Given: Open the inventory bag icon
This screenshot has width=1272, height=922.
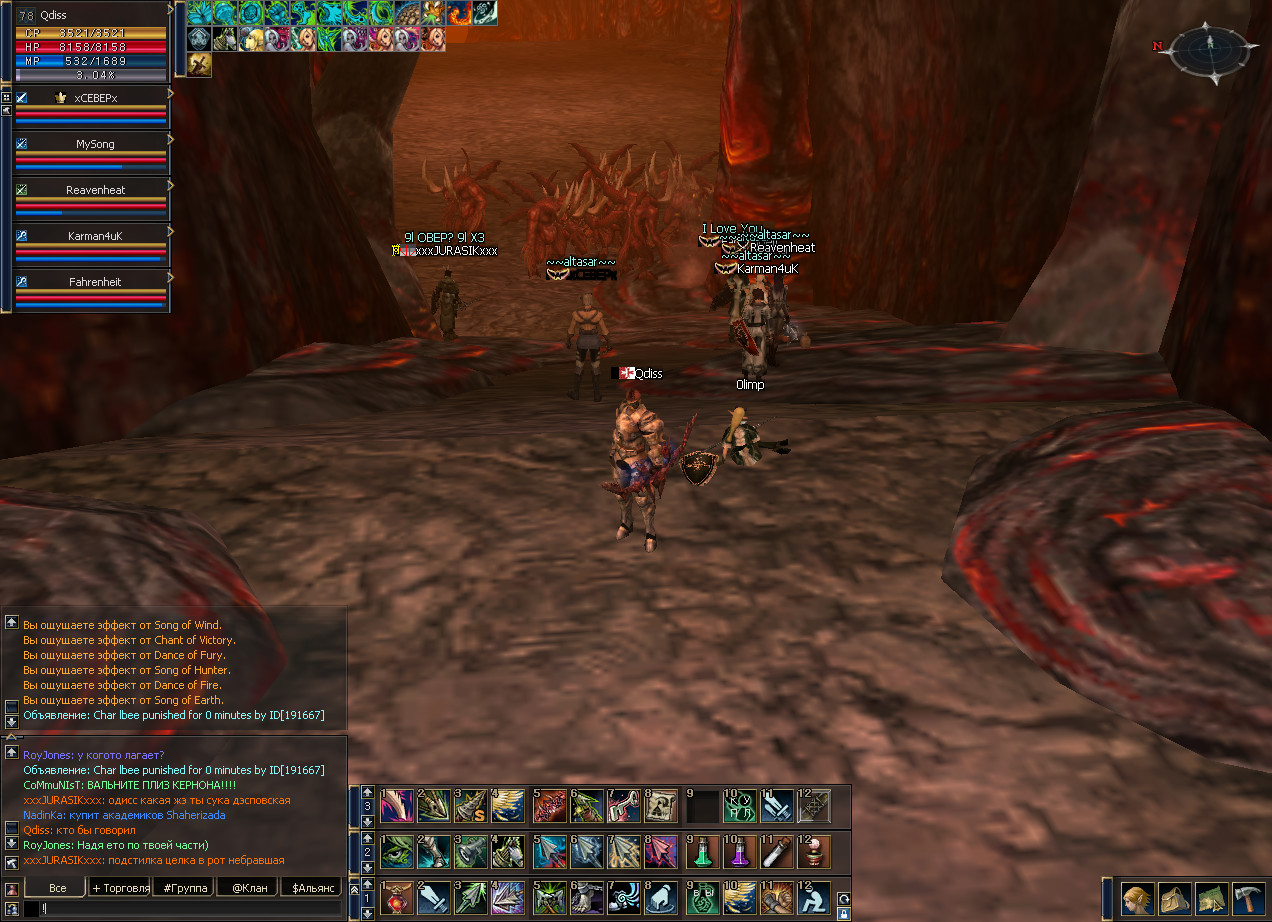Looking at the screenshot, I should pyautogui.click(x=1174, y=898).
